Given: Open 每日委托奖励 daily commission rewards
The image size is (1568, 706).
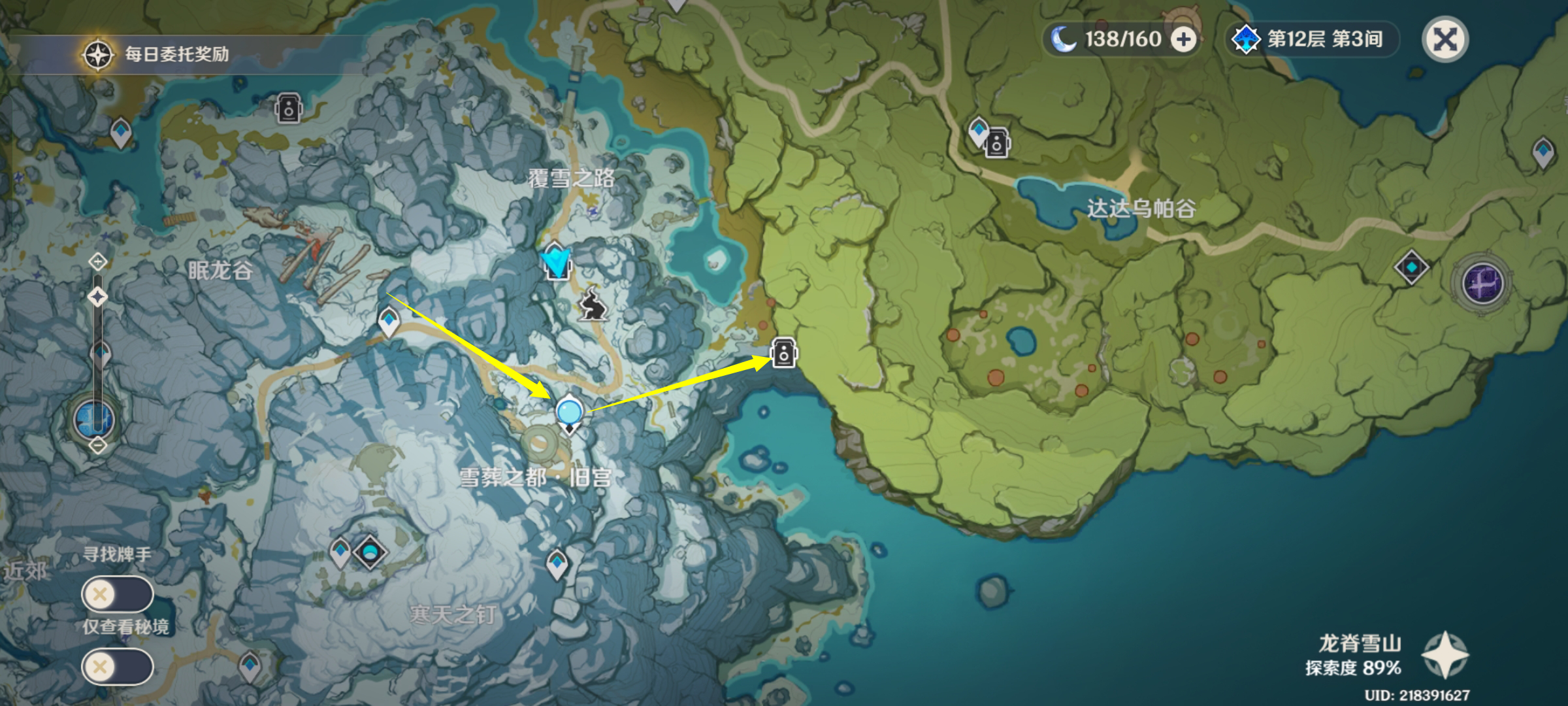Looking at the screenshot, I should pos(157,54).
